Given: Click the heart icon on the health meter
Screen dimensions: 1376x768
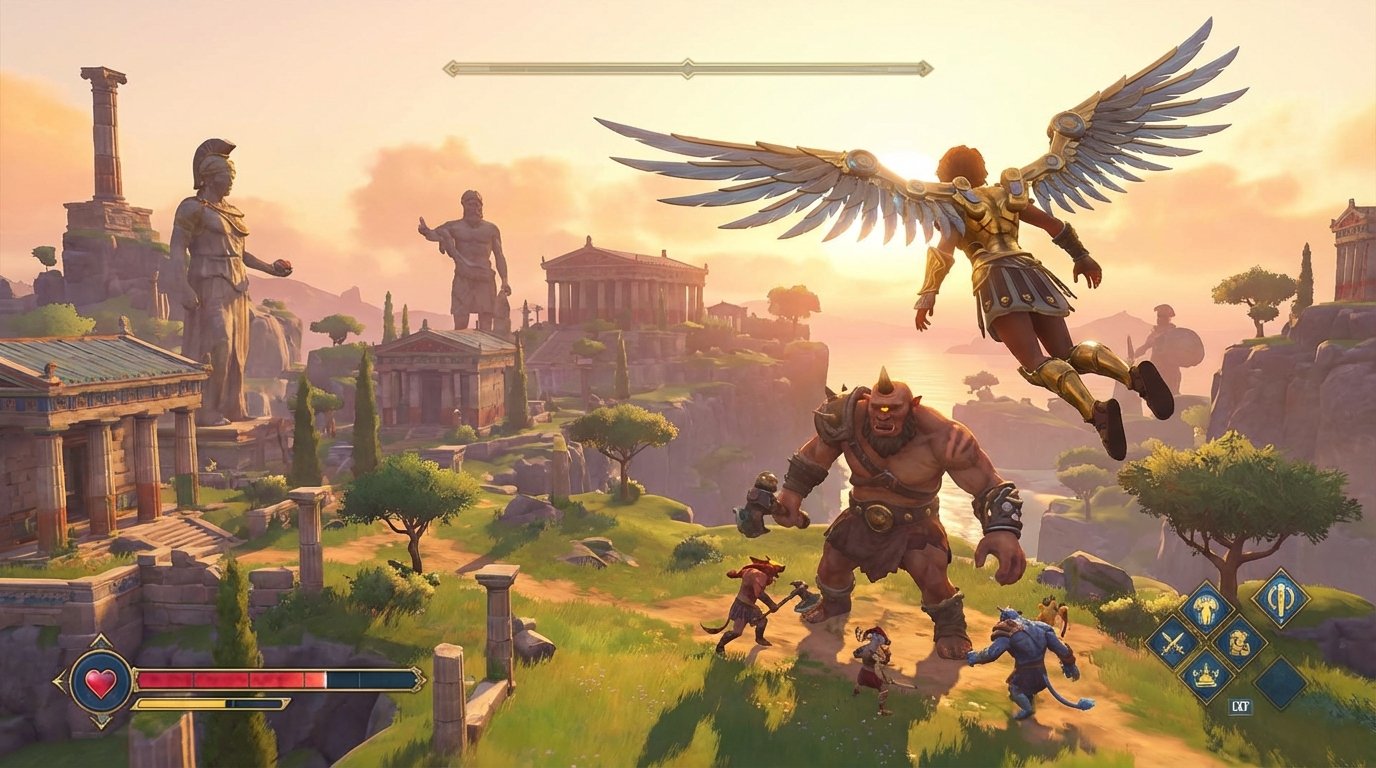Looking at the screenshot, I should click(x=101, y=681).
